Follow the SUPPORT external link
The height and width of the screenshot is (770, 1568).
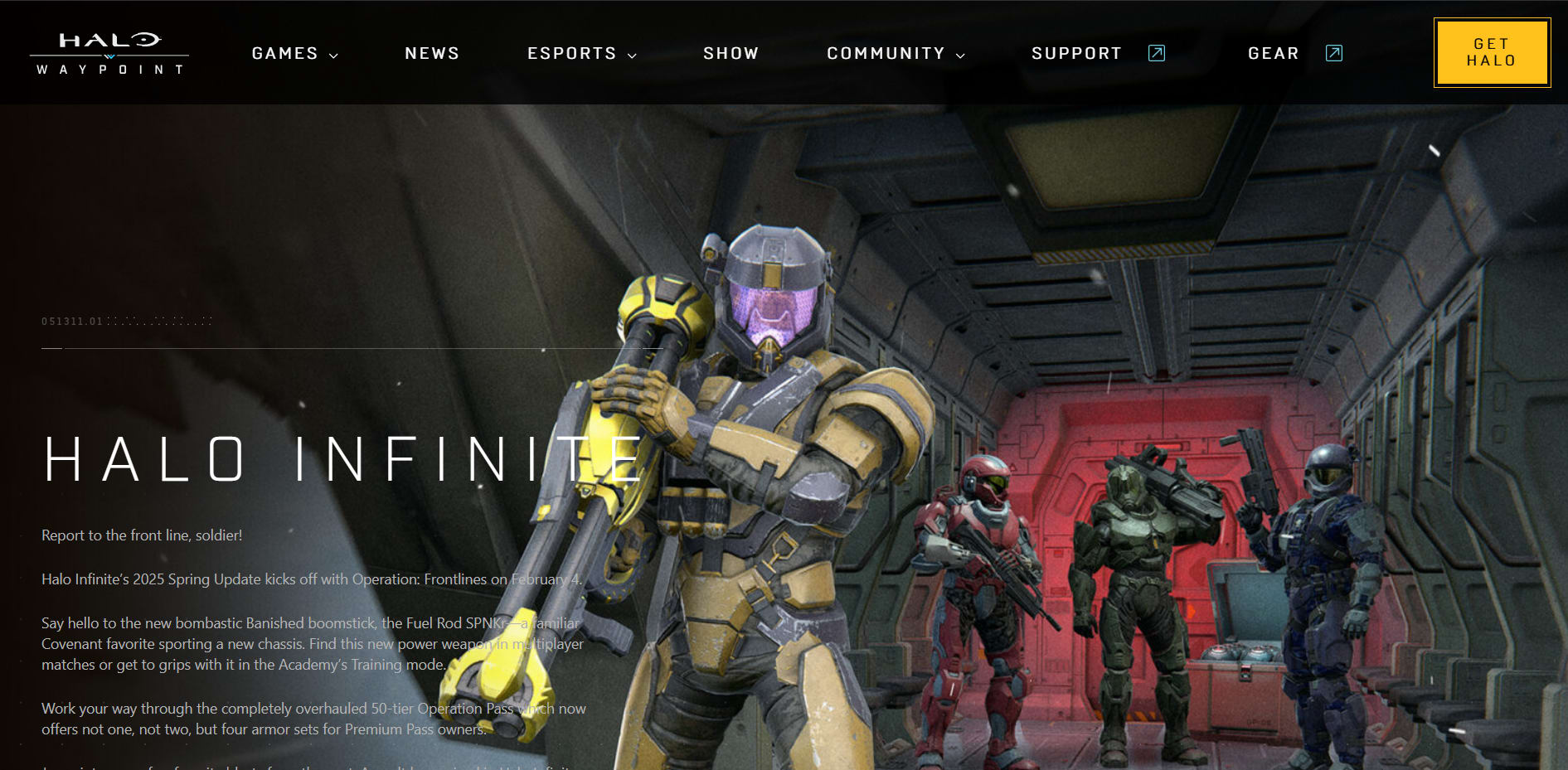(x=1076, y=52)
